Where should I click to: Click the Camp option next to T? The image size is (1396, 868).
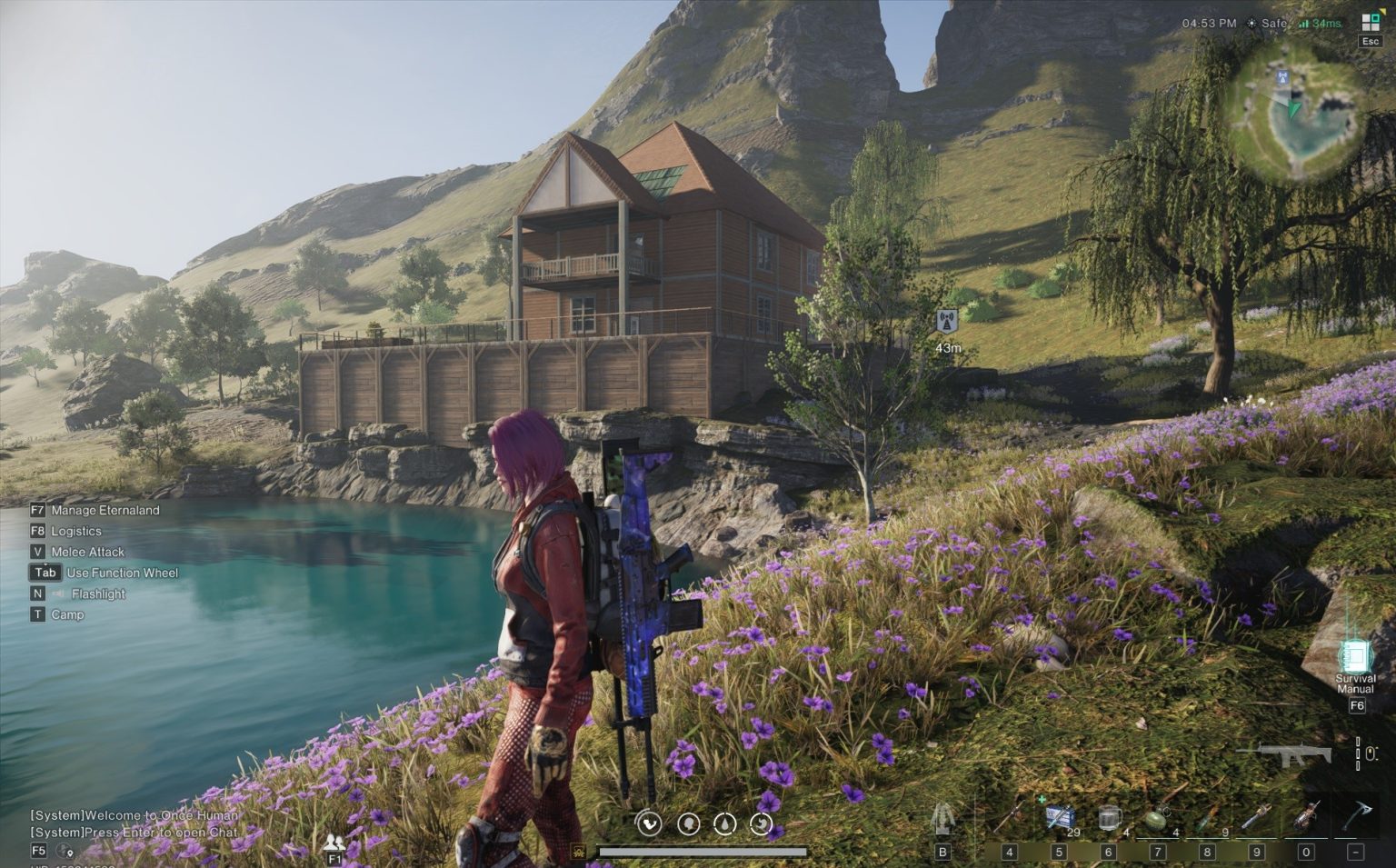click(x=67, y=614)
